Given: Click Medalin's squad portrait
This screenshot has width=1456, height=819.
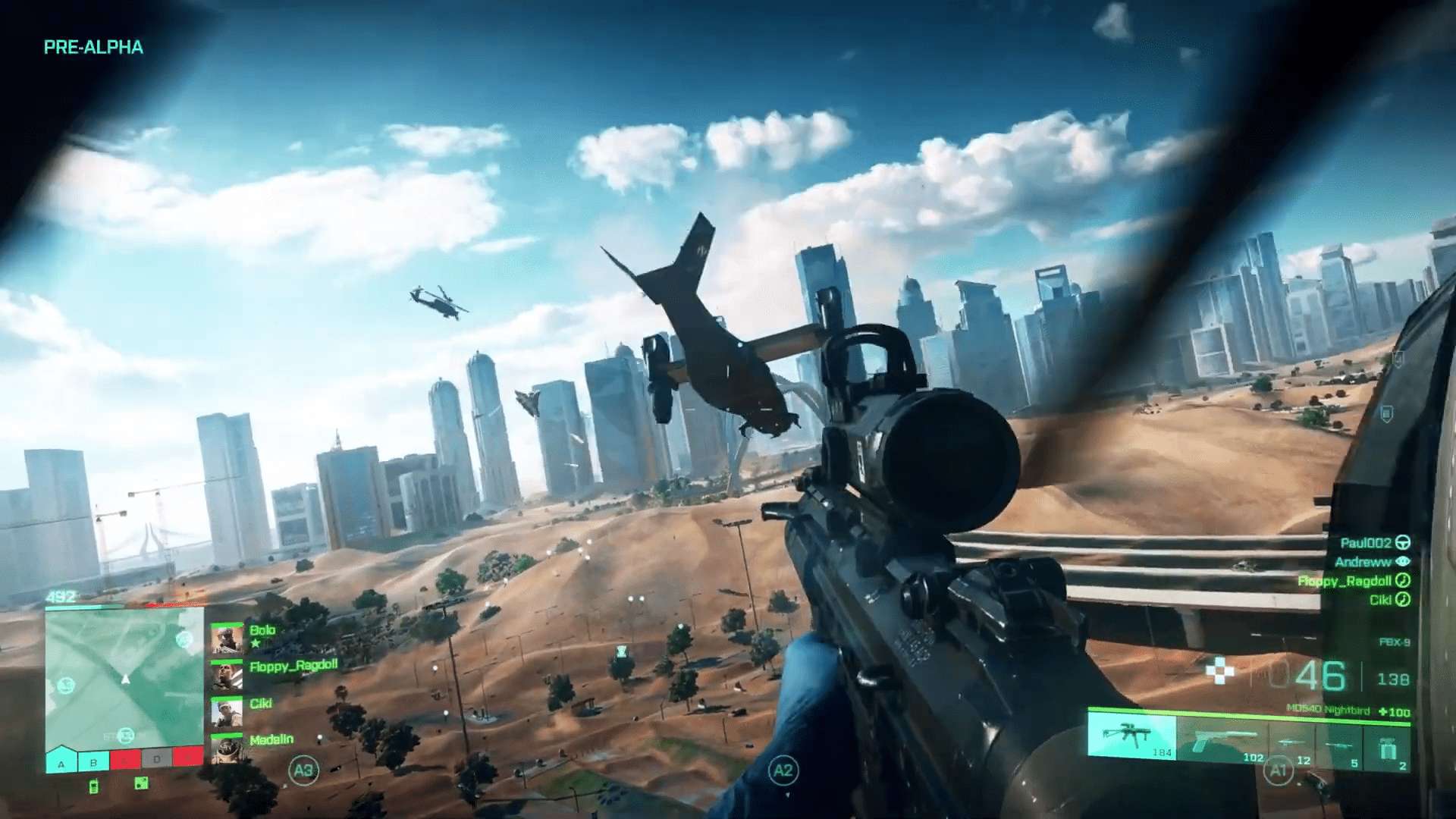Looking at the screenshot, I should [x=227, y=748].
